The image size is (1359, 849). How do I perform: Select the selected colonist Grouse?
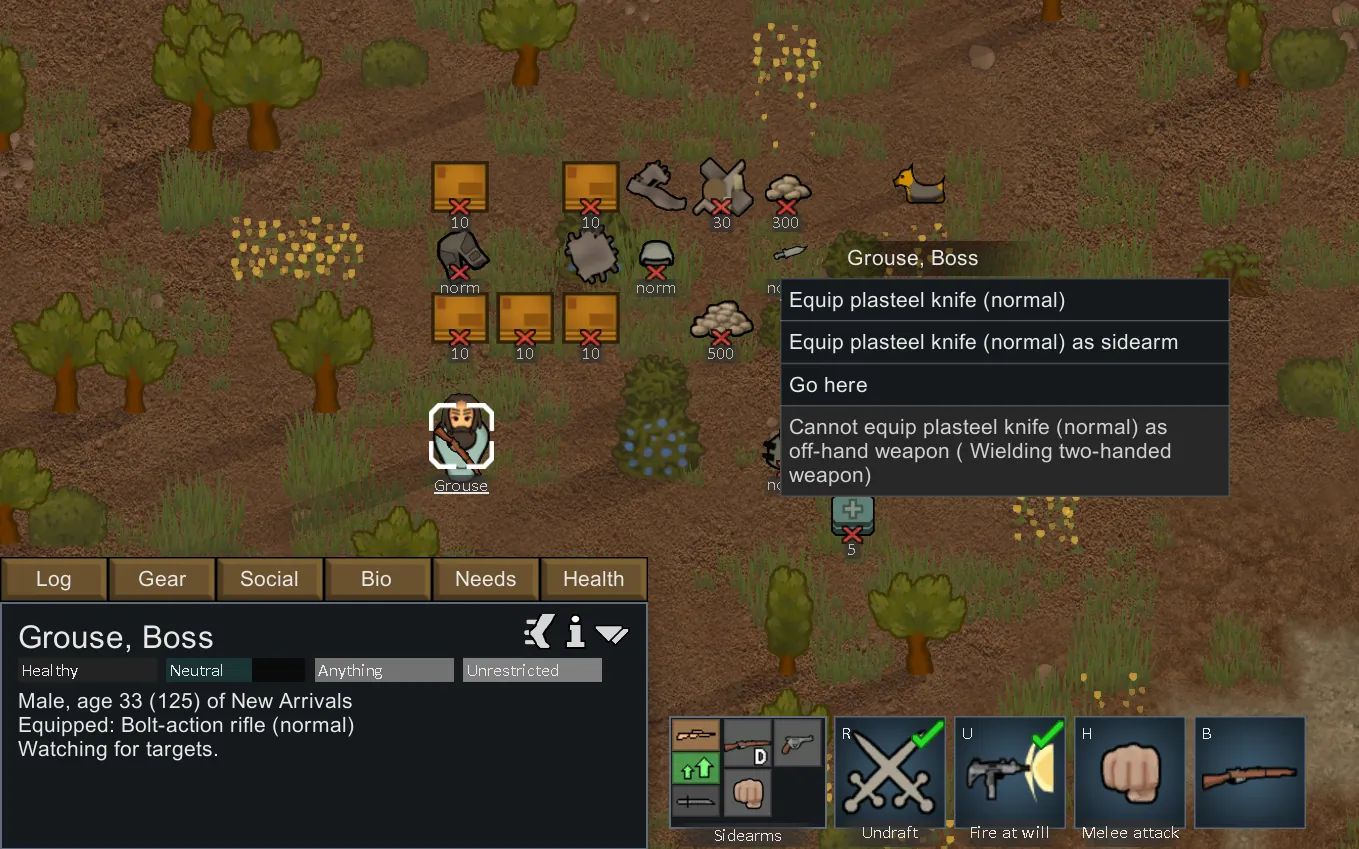click(x=461, y=436)
